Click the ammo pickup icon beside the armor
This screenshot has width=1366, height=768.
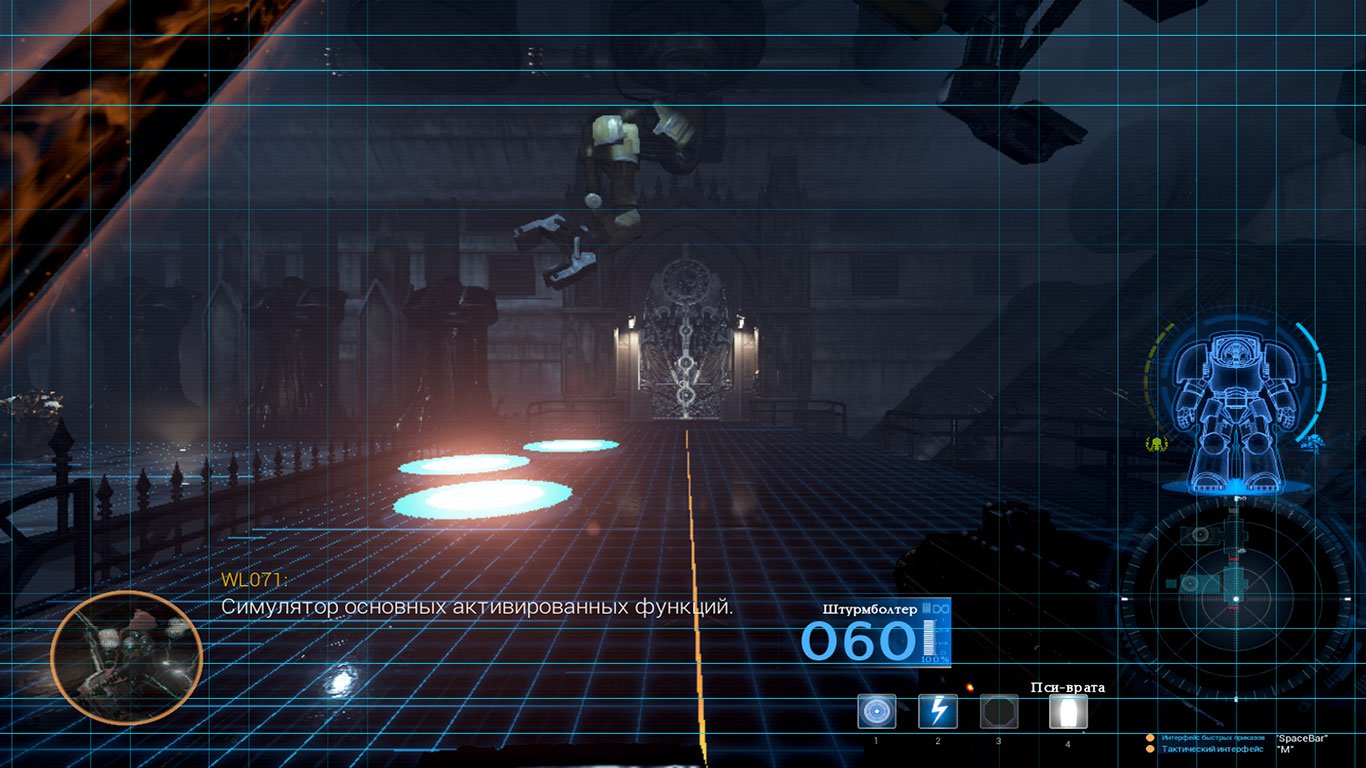pyautogui.click(x=1314, y=442)
